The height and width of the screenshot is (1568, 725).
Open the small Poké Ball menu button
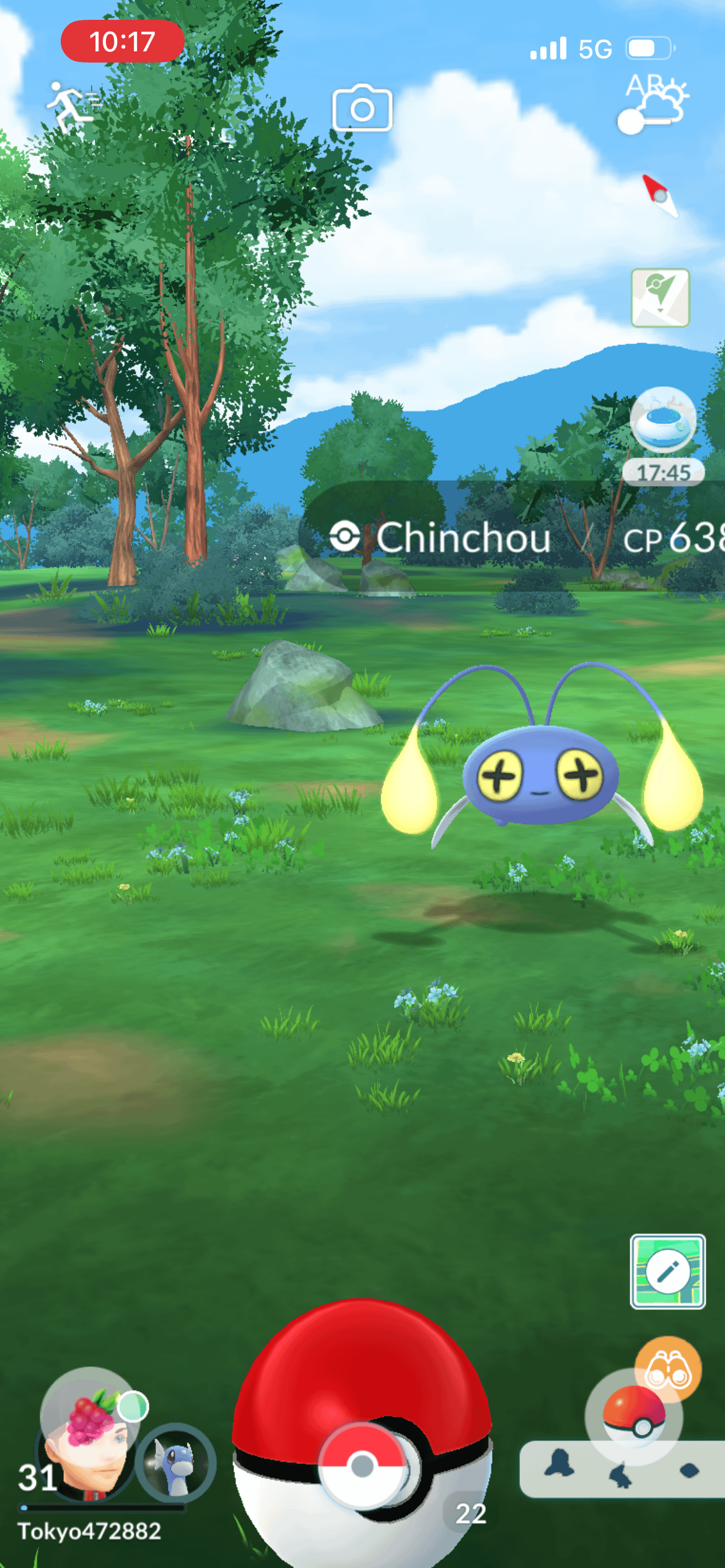(x=633, y=1416)
